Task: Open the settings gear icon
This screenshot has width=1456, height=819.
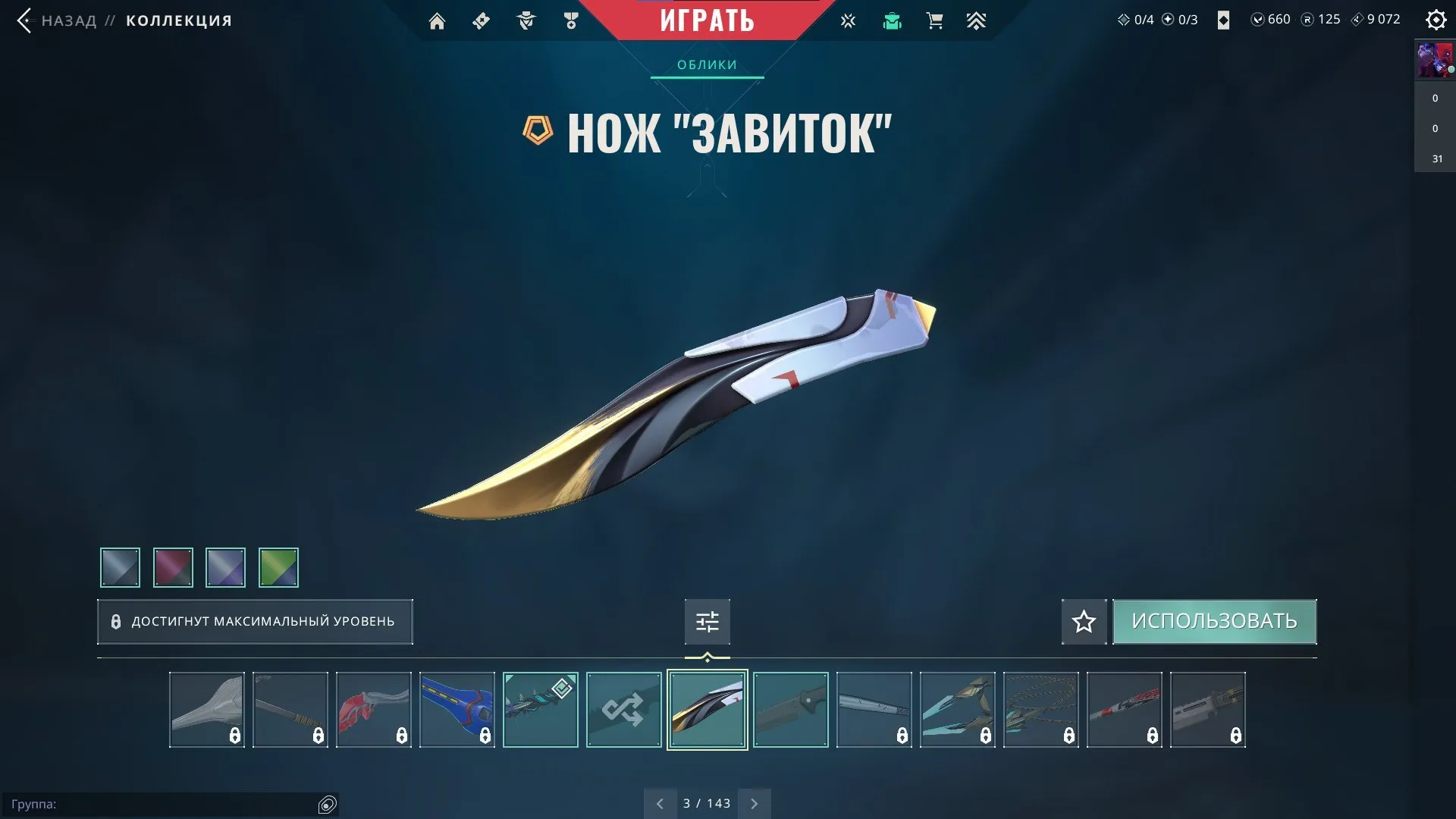Action: (x=1436, y=20)
